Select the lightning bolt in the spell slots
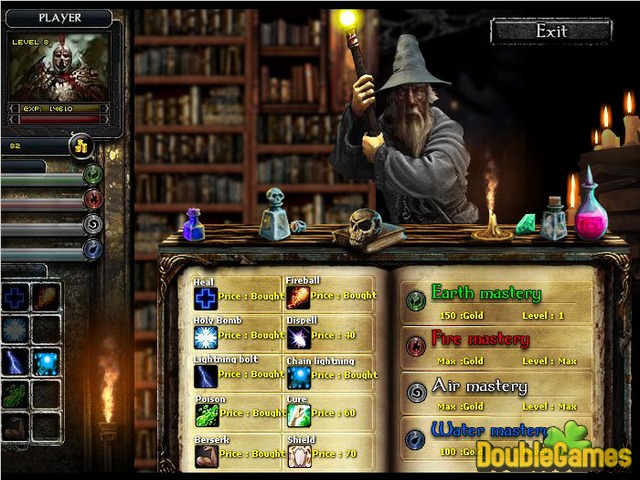Image resolution: width=640 pixels, height=480 pixels. point(15,362)
